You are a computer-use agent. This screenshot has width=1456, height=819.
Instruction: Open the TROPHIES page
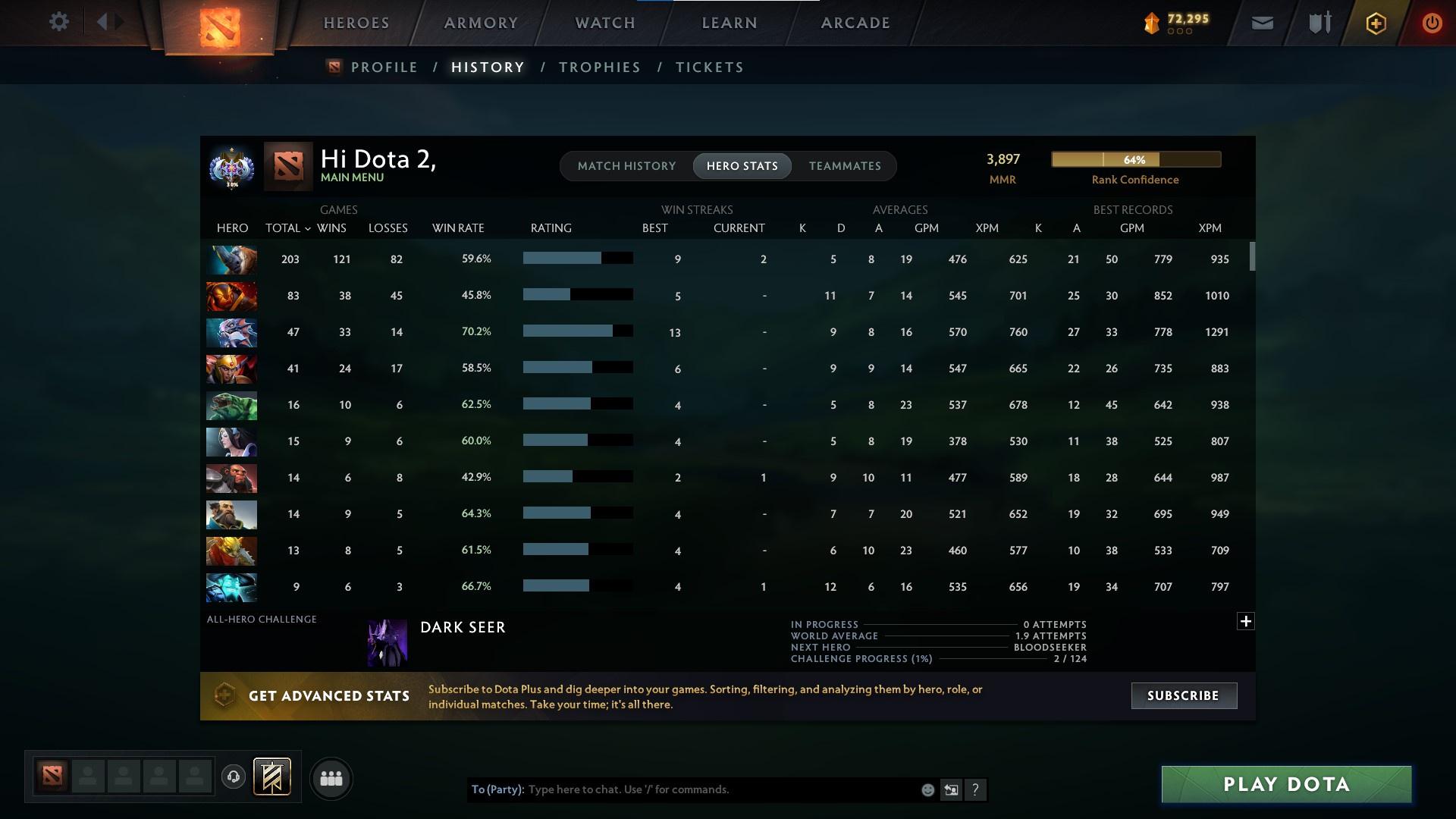pos(599,67)
